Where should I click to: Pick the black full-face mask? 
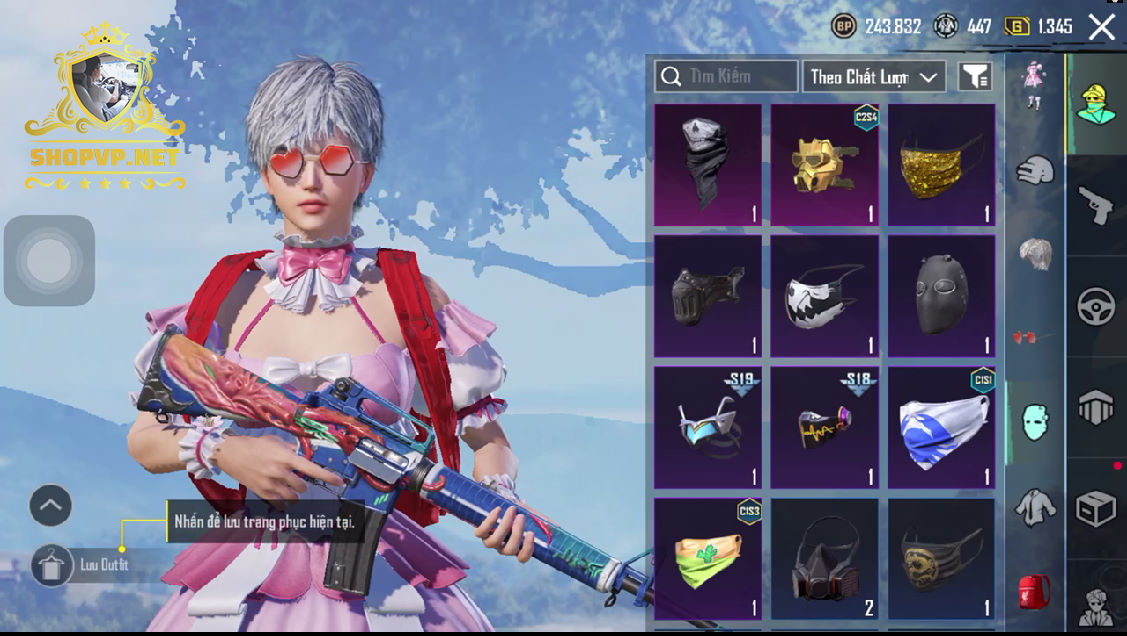pos(942,296)
